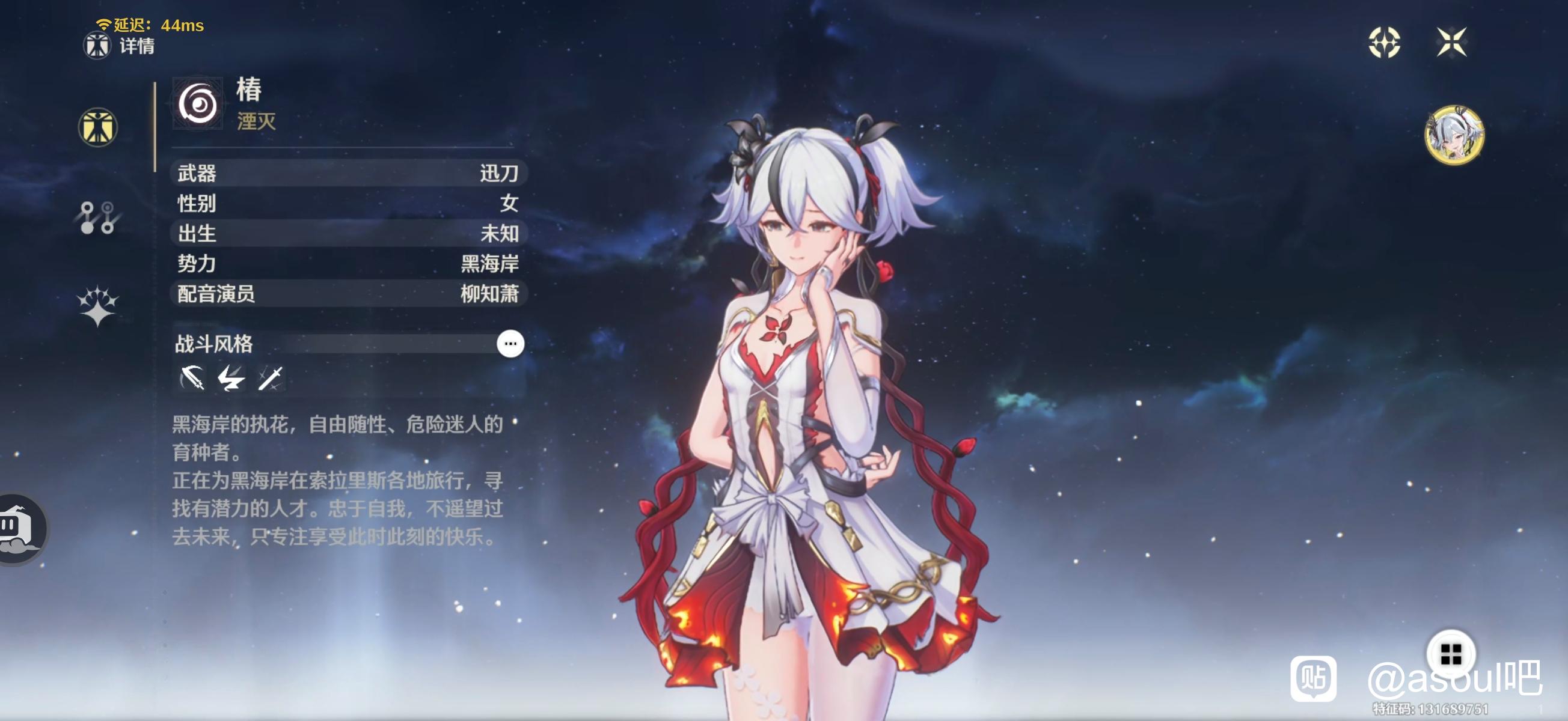Switch to the character details tab
Image resolution: width=1568 pixels, height=721 pixels.
click(97, 127)
